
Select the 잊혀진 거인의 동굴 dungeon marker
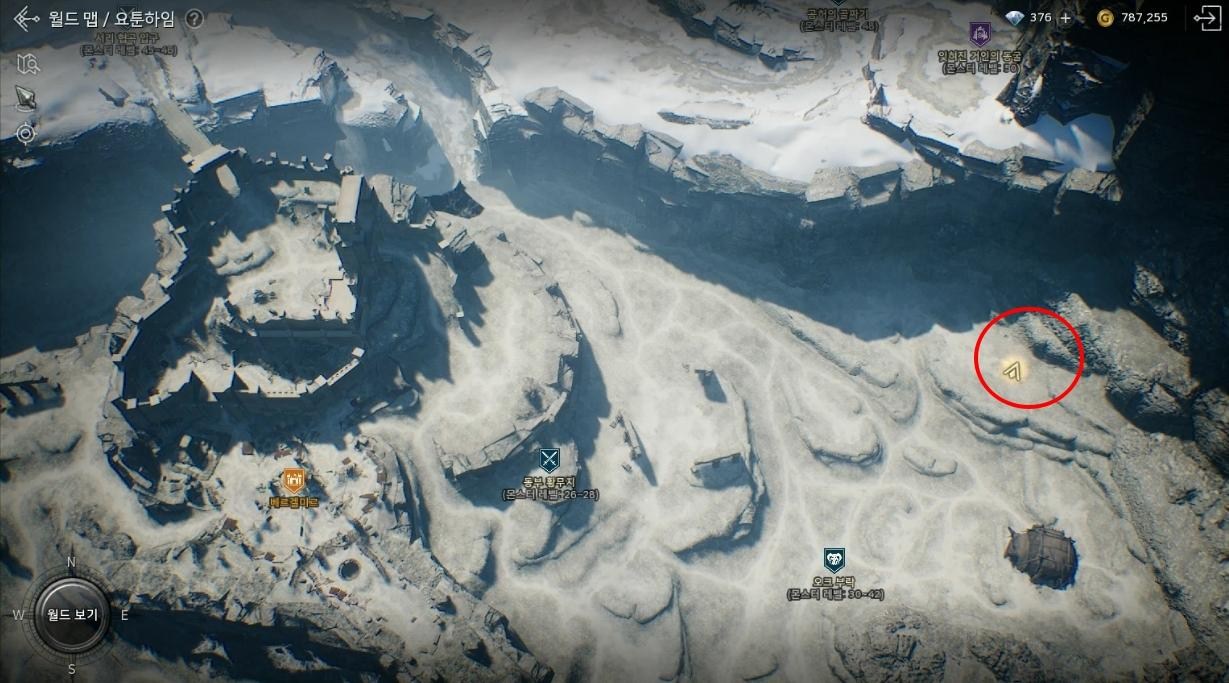(x=979, y=33)
